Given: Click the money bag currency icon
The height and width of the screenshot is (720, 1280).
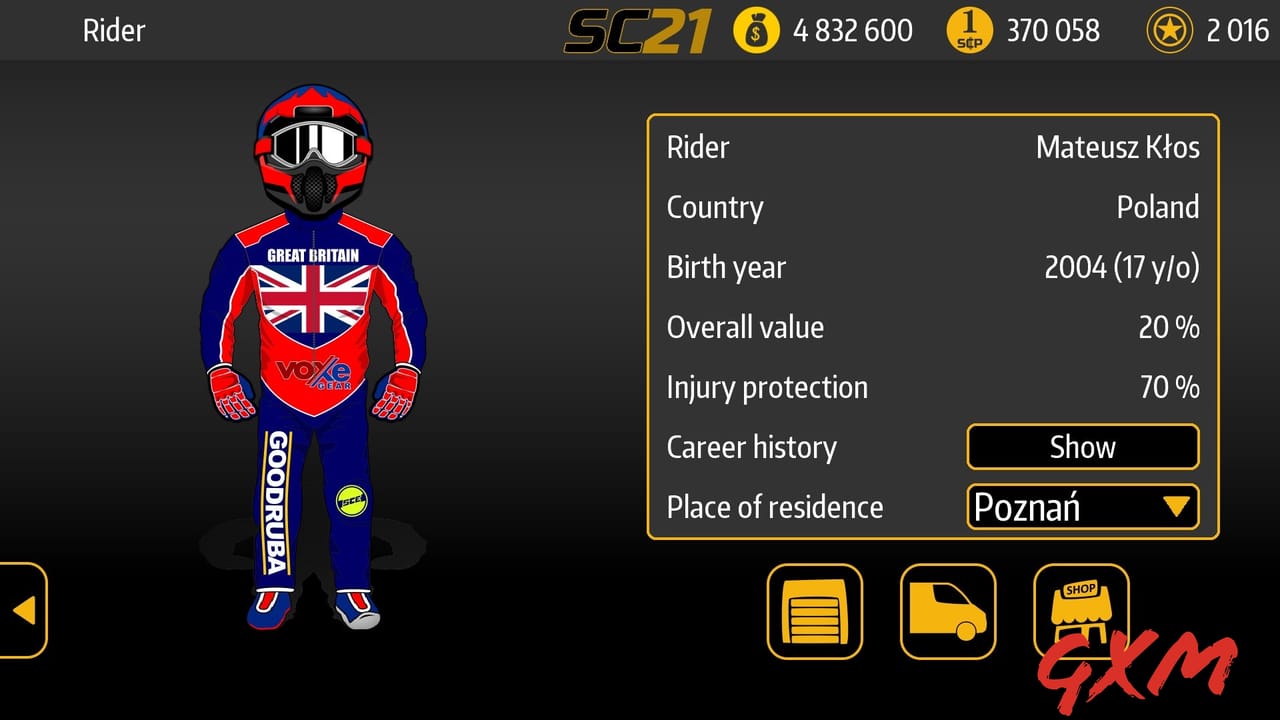Looking at the screenshot, I should [757, 30].
